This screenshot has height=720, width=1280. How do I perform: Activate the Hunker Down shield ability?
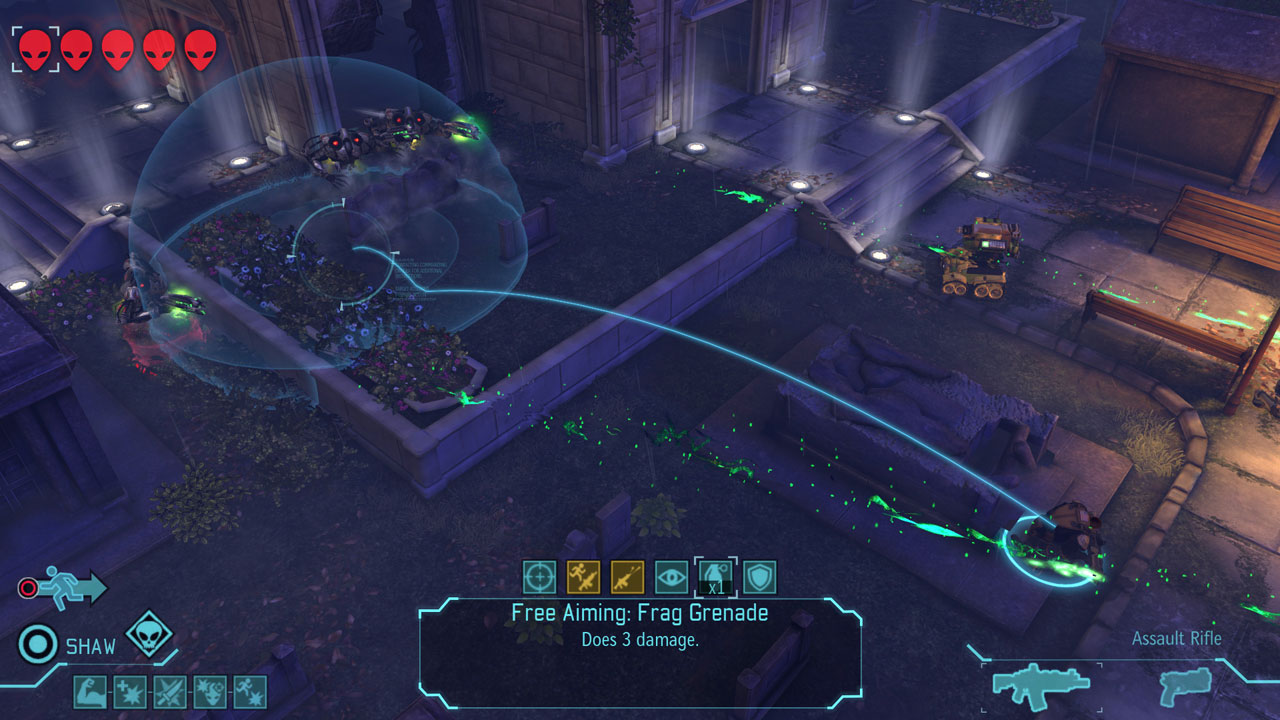[x=759, y=577]
